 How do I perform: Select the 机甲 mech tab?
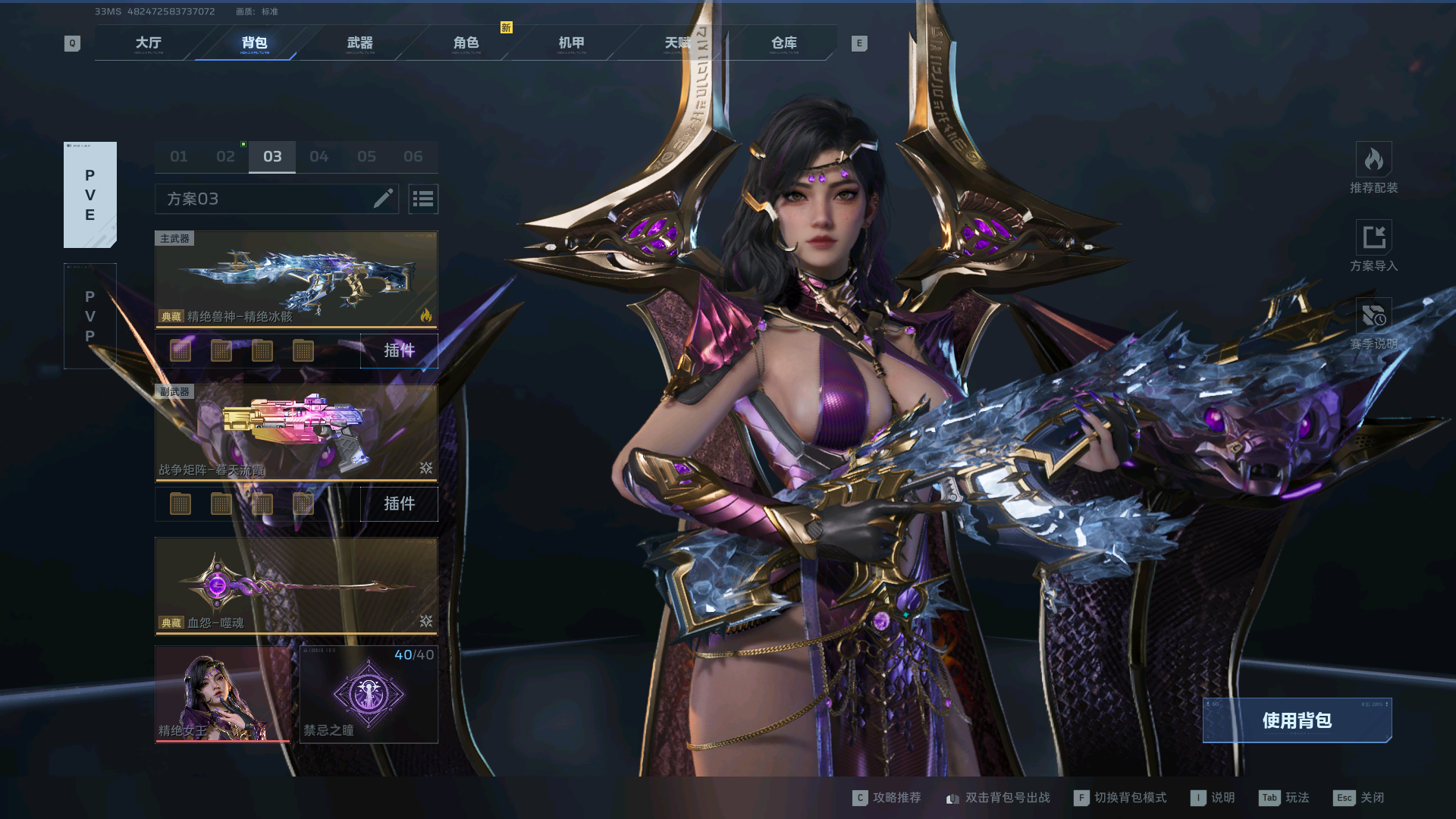572,43
